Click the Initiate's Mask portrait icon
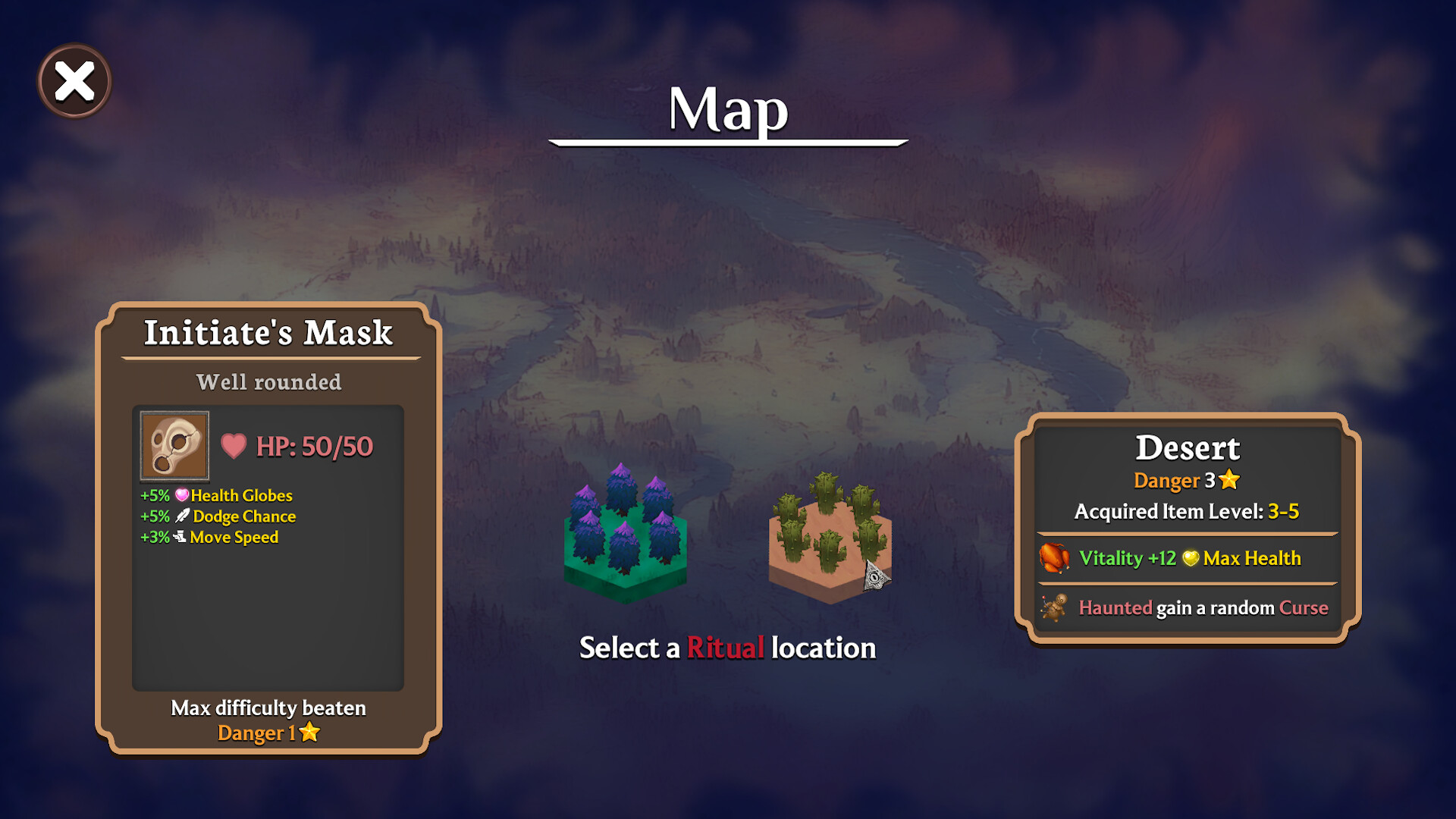Image resolution: width=1456 pixels, height=819 pixels. click(x=174, y=446)
